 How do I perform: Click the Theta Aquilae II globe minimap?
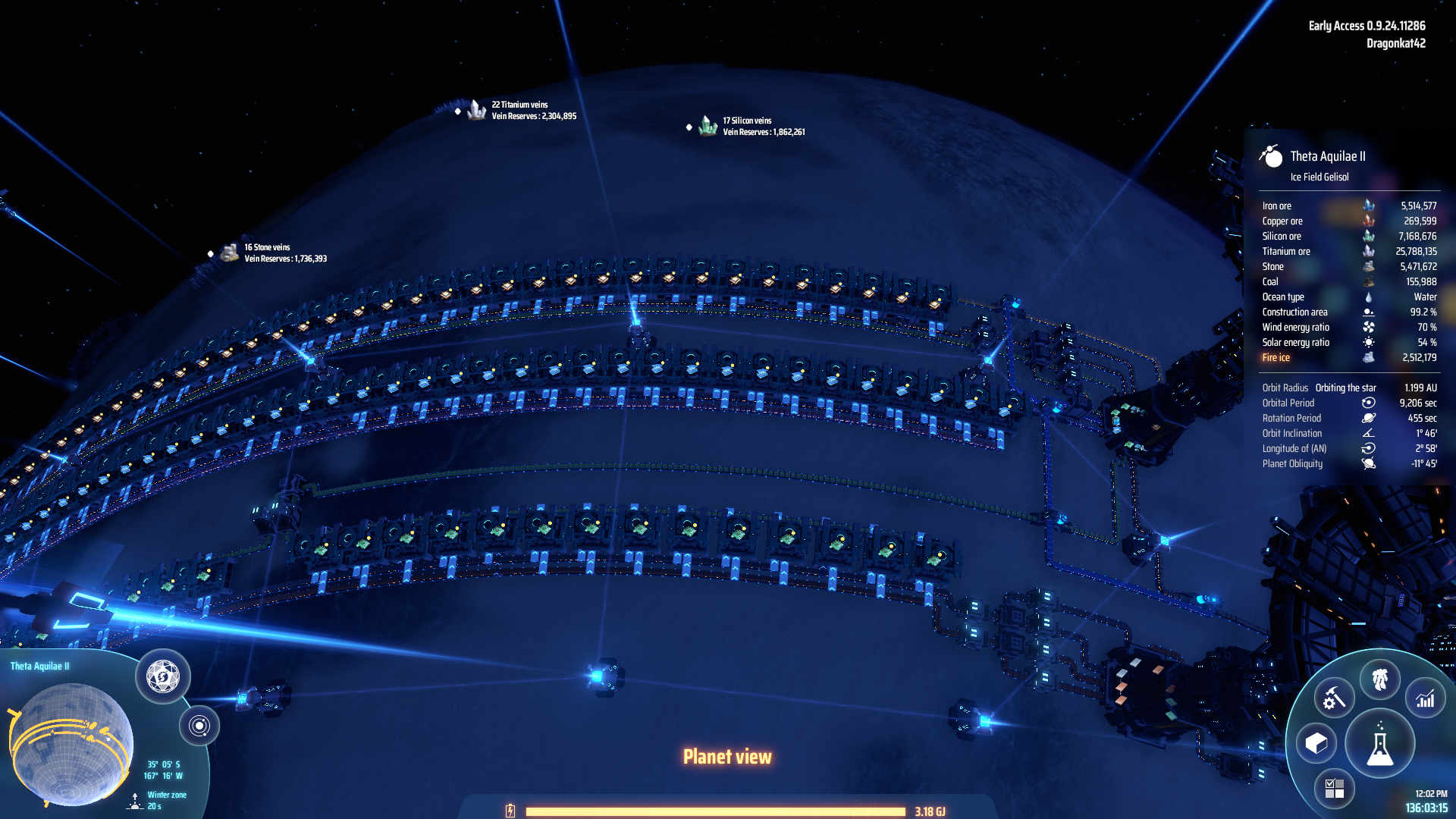point(72,743)
